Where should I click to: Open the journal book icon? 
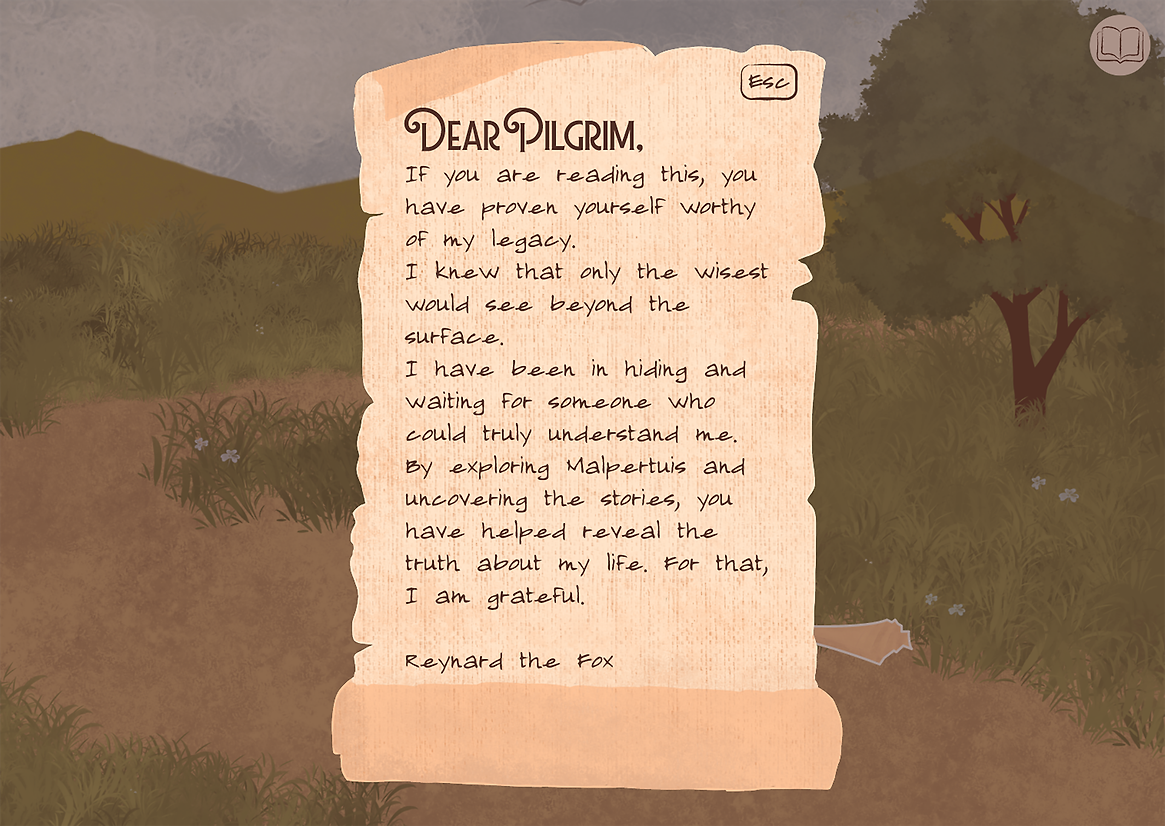(1119, 45)
